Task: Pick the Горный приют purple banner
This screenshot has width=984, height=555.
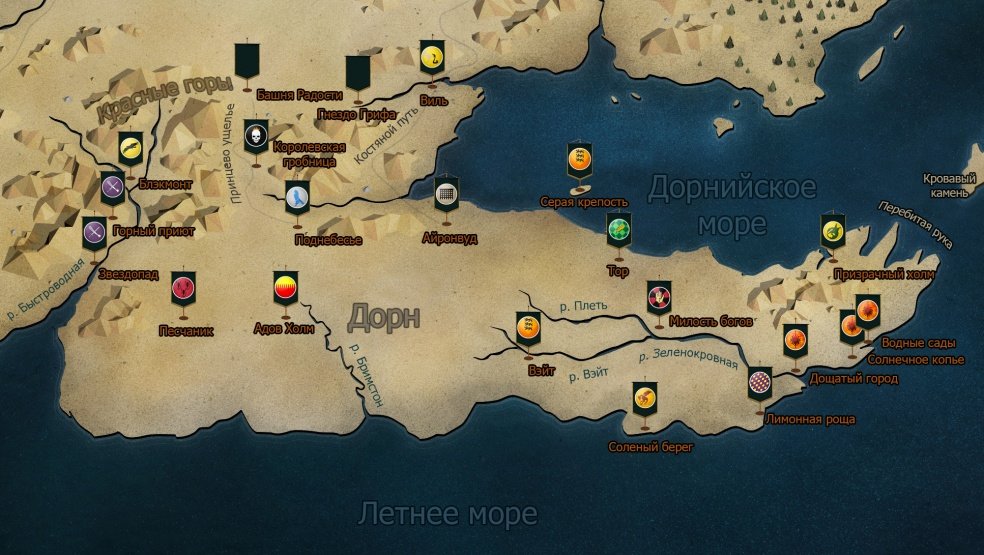Action: click(x=112, y=187)
